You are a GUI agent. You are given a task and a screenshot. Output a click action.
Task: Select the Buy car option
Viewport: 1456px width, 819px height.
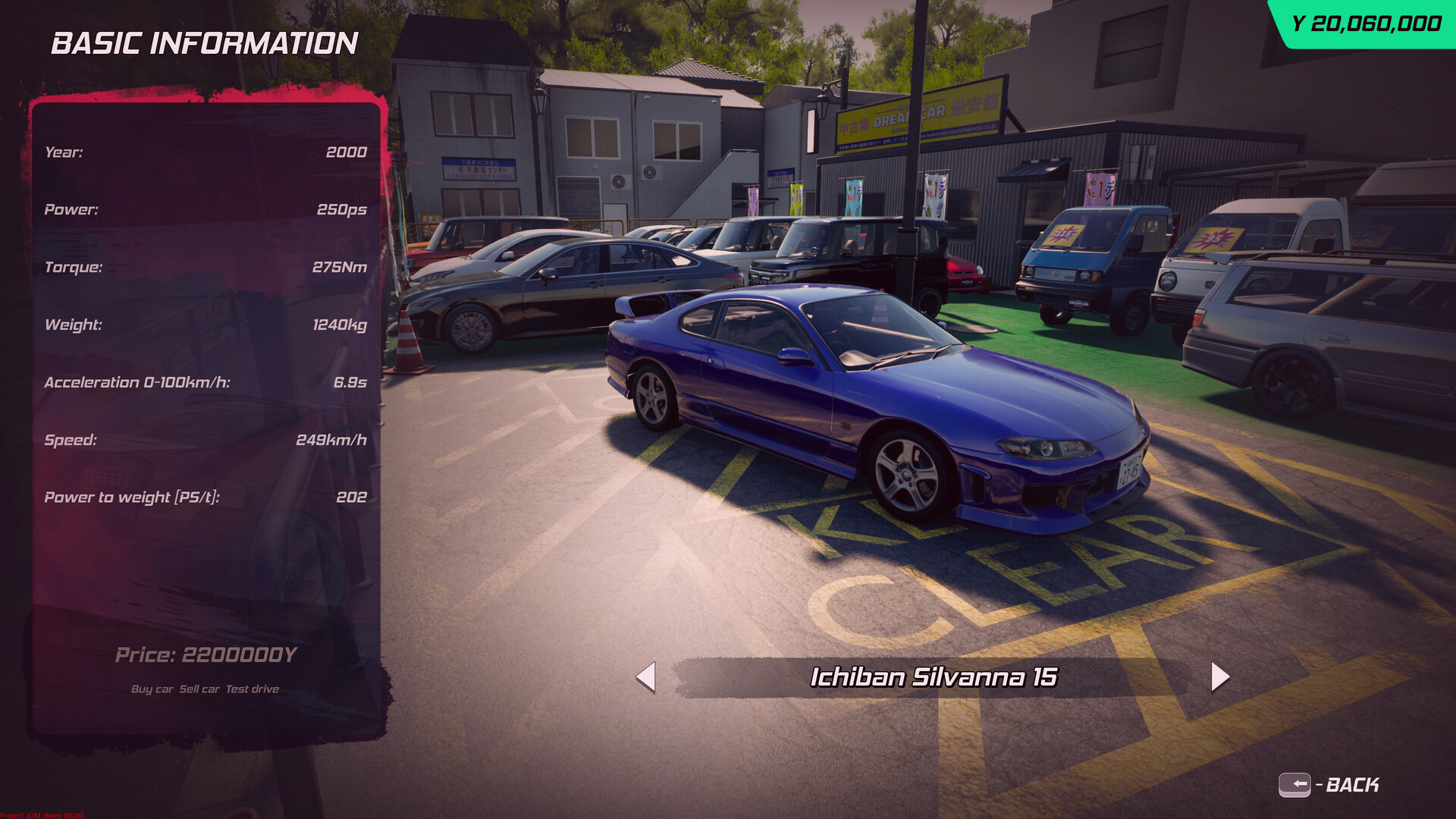151,689
